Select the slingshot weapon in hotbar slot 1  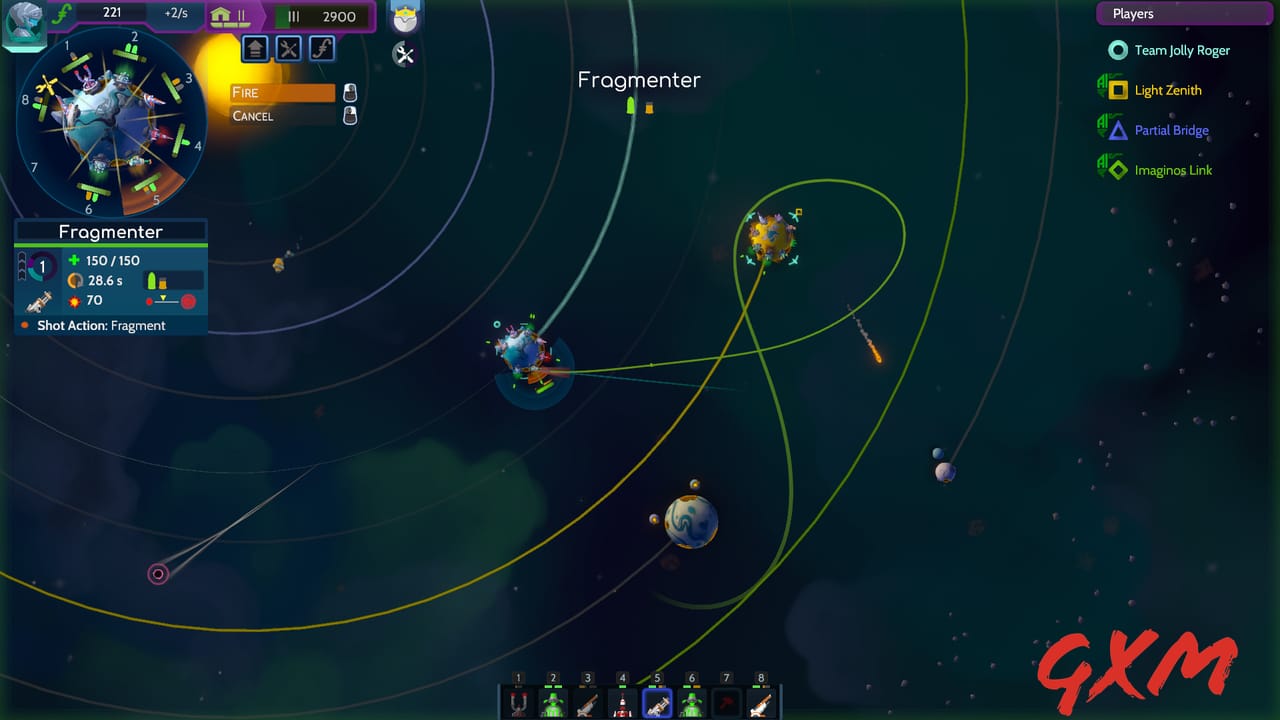click(517, 703)
